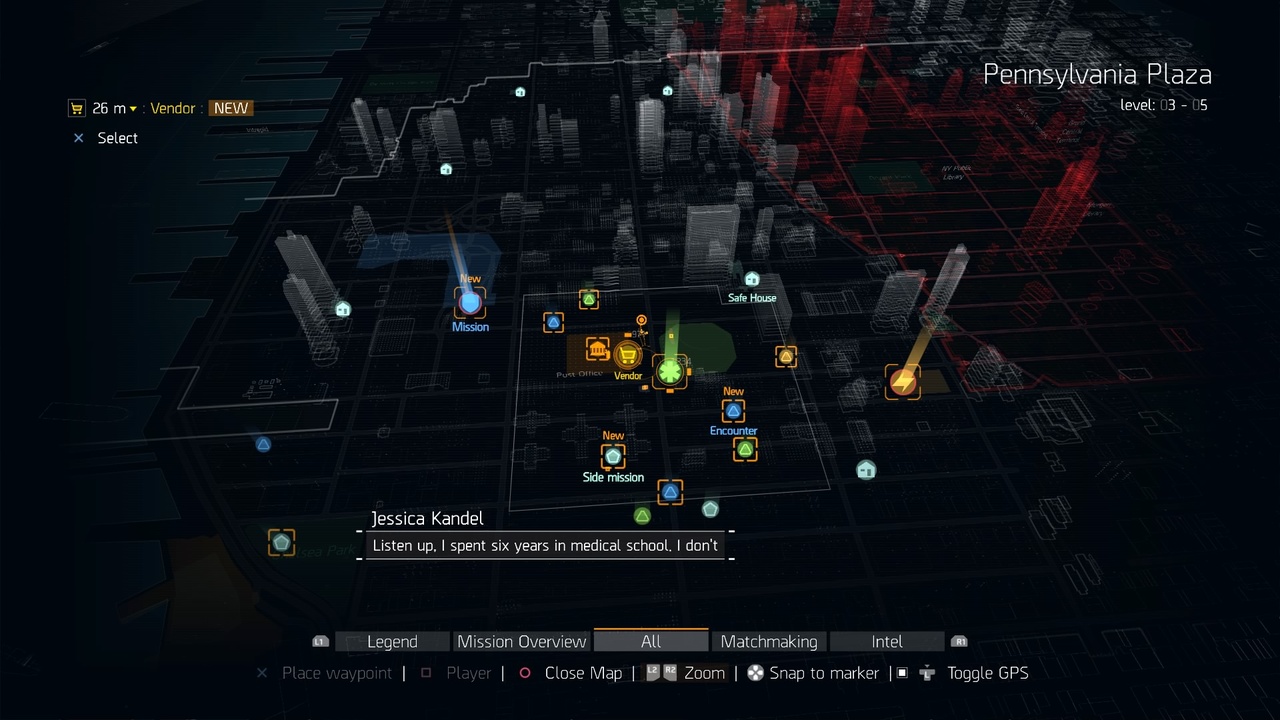Select the All map tab
The width and height of the screenshot is (1280, 720).
[x=651, y=642]
